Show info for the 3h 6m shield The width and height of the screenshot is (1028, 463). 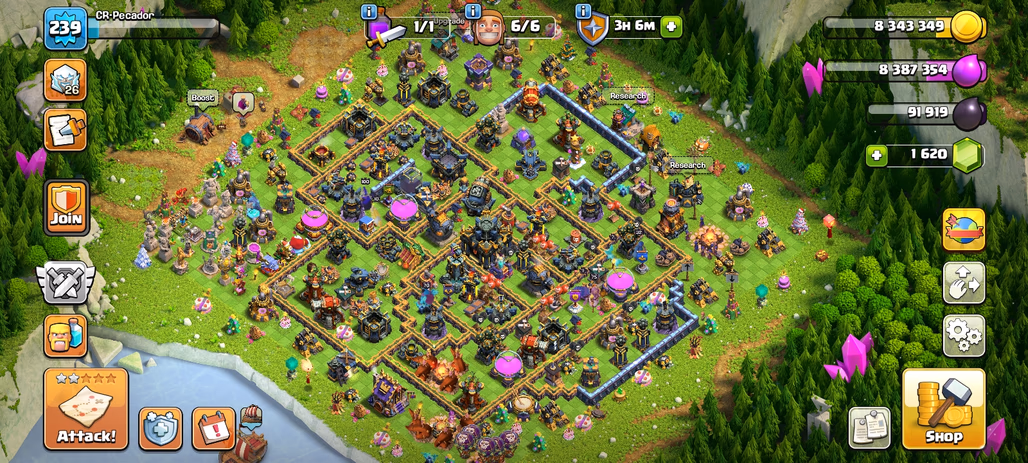583,11
